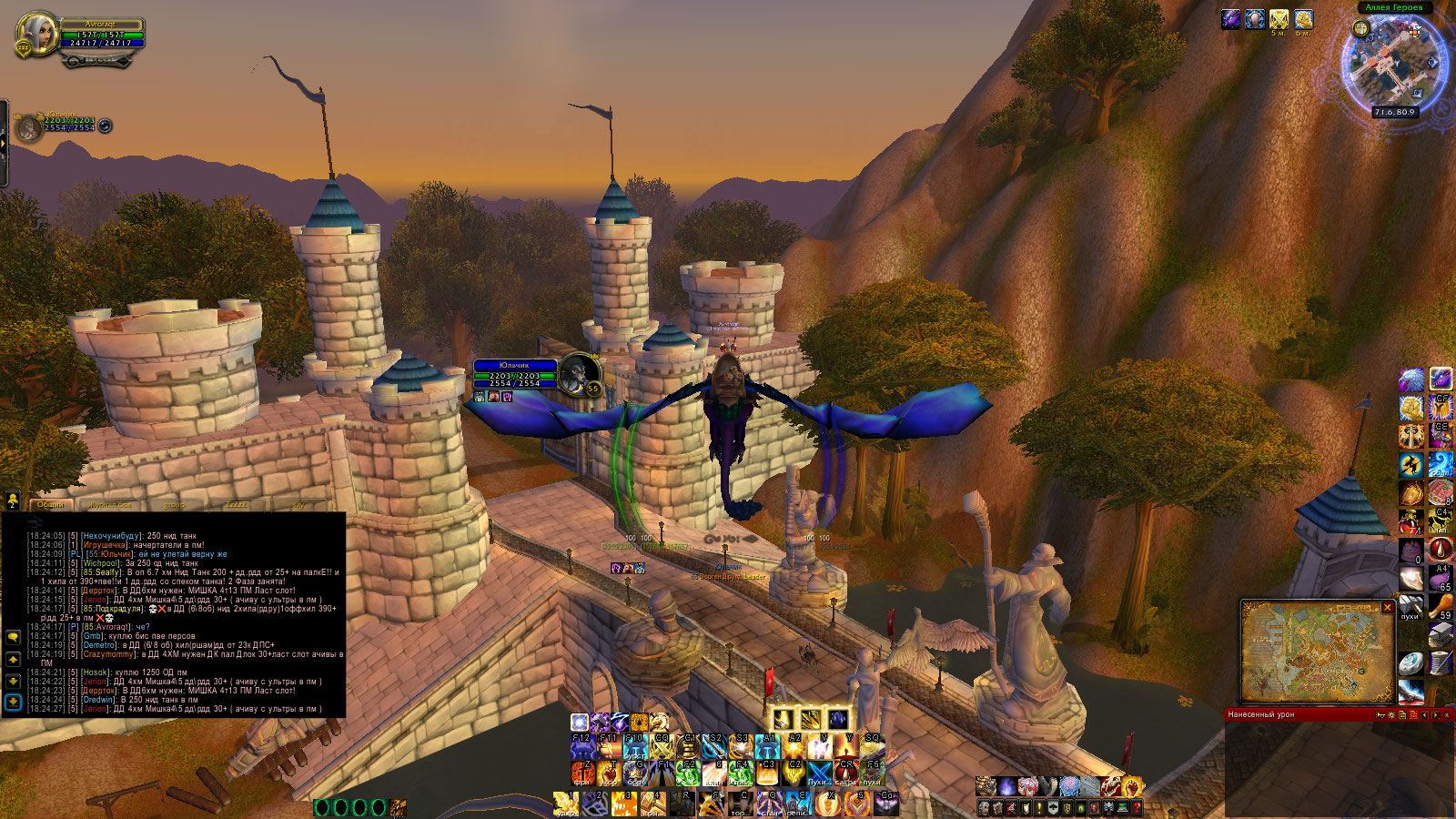Switch to the say chat tab
Screen dimensions: 1456x819
(x=298, y=504)
